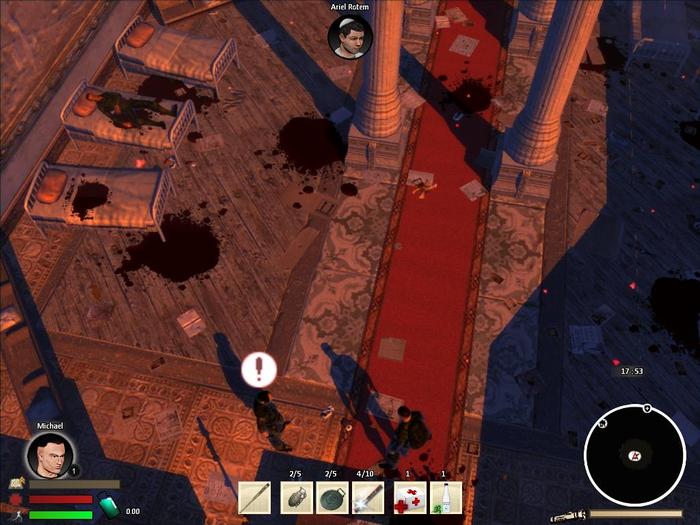The height and width of the screenshot is (525, 700).
Task: Click the exclamation mark alert bubble
Action: point(258,370)
